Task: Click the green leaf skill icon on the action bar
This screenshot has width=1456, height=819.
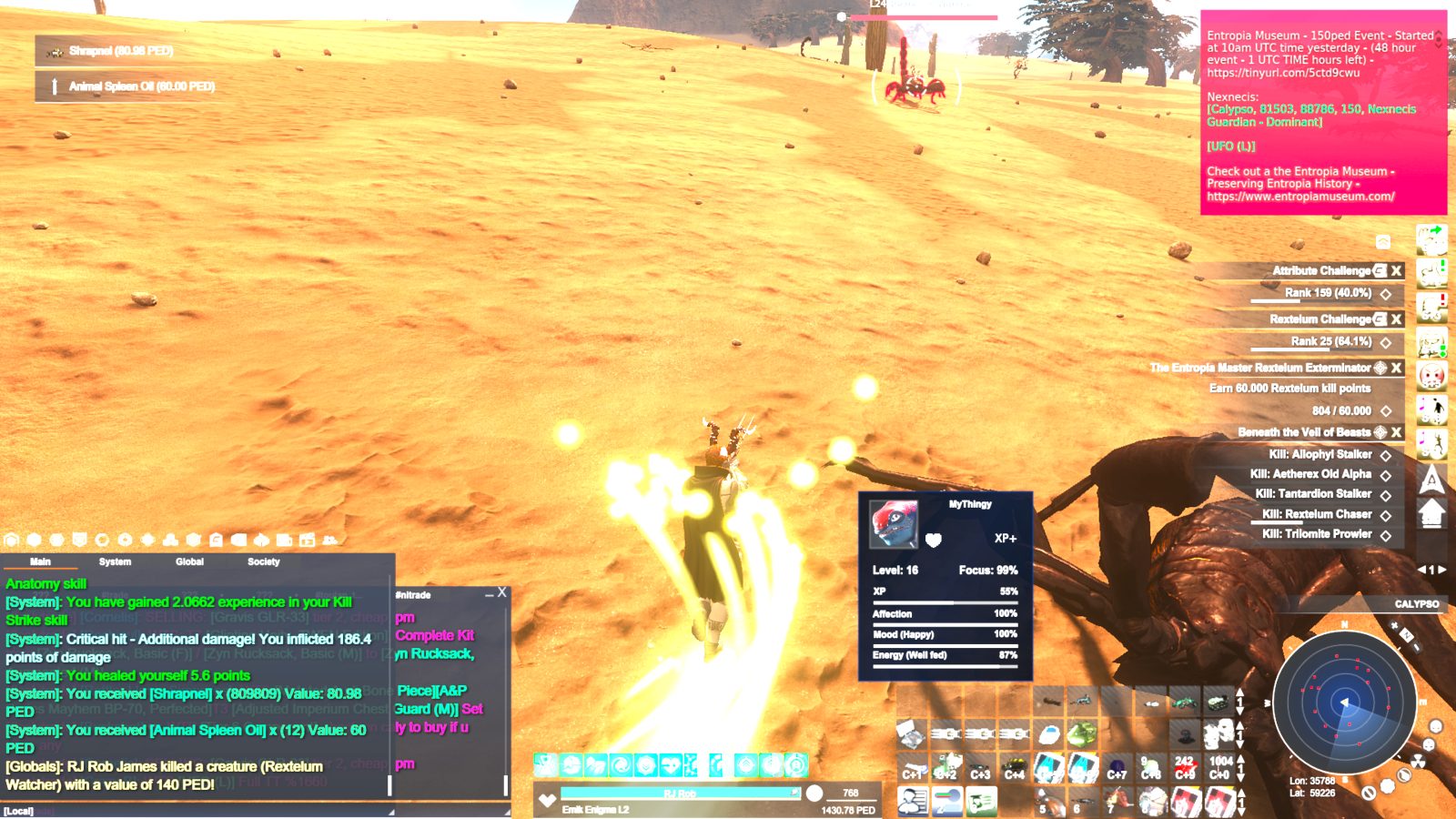Action: click(x=594, y=764)
